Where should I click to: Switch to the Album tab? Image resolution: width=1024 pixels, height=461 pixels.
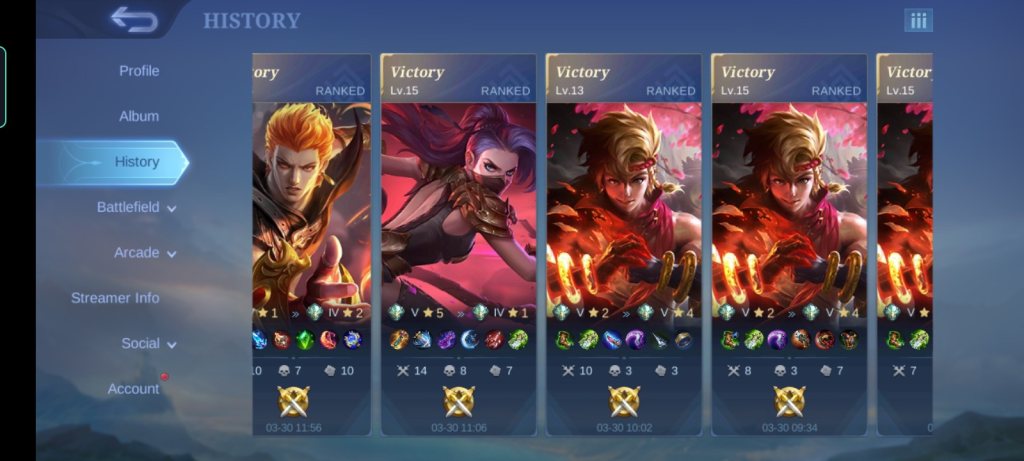point(139,116)
